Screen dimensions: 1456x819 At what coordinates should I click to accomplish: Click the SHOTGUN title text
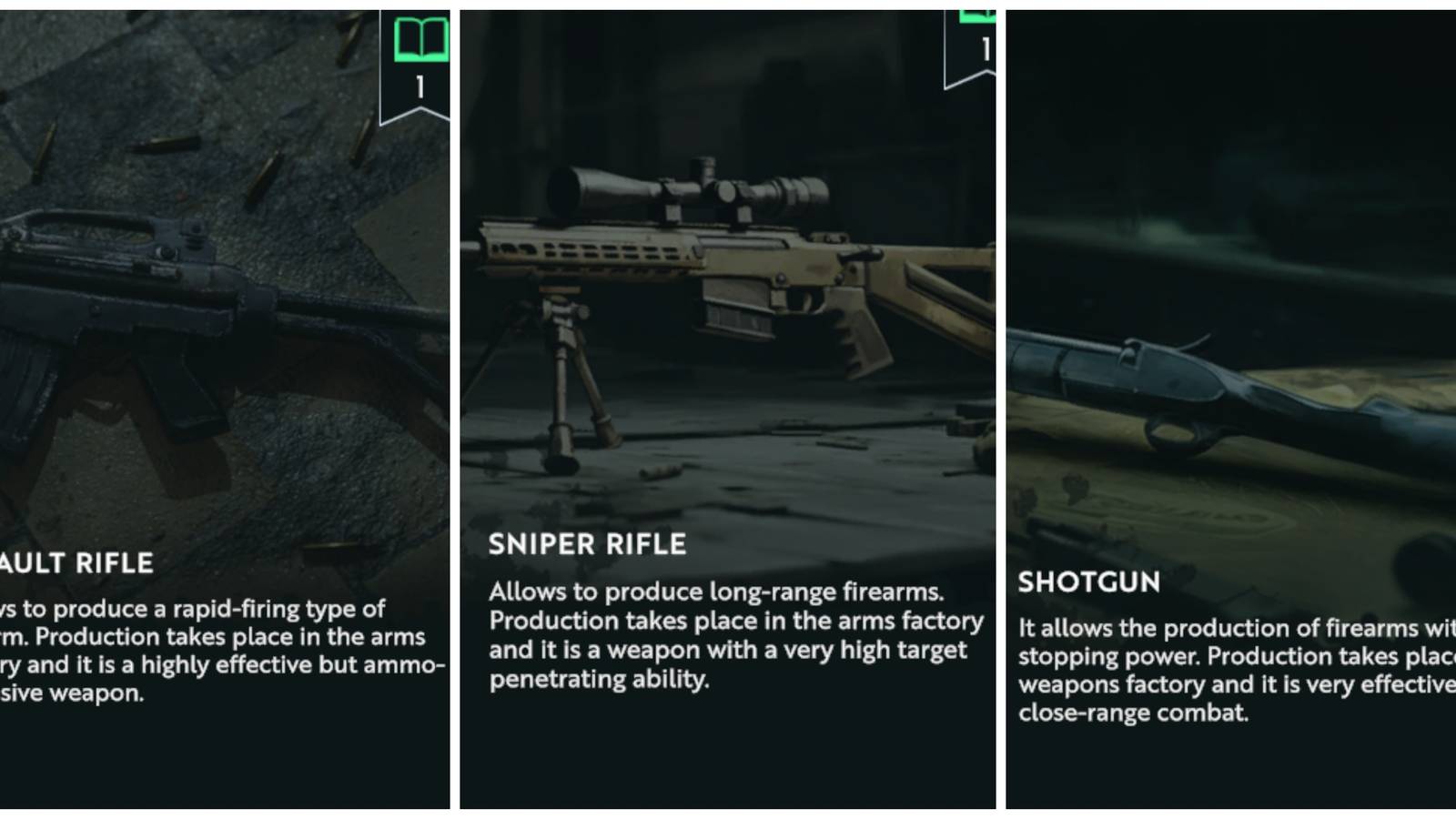[1088, 583]
